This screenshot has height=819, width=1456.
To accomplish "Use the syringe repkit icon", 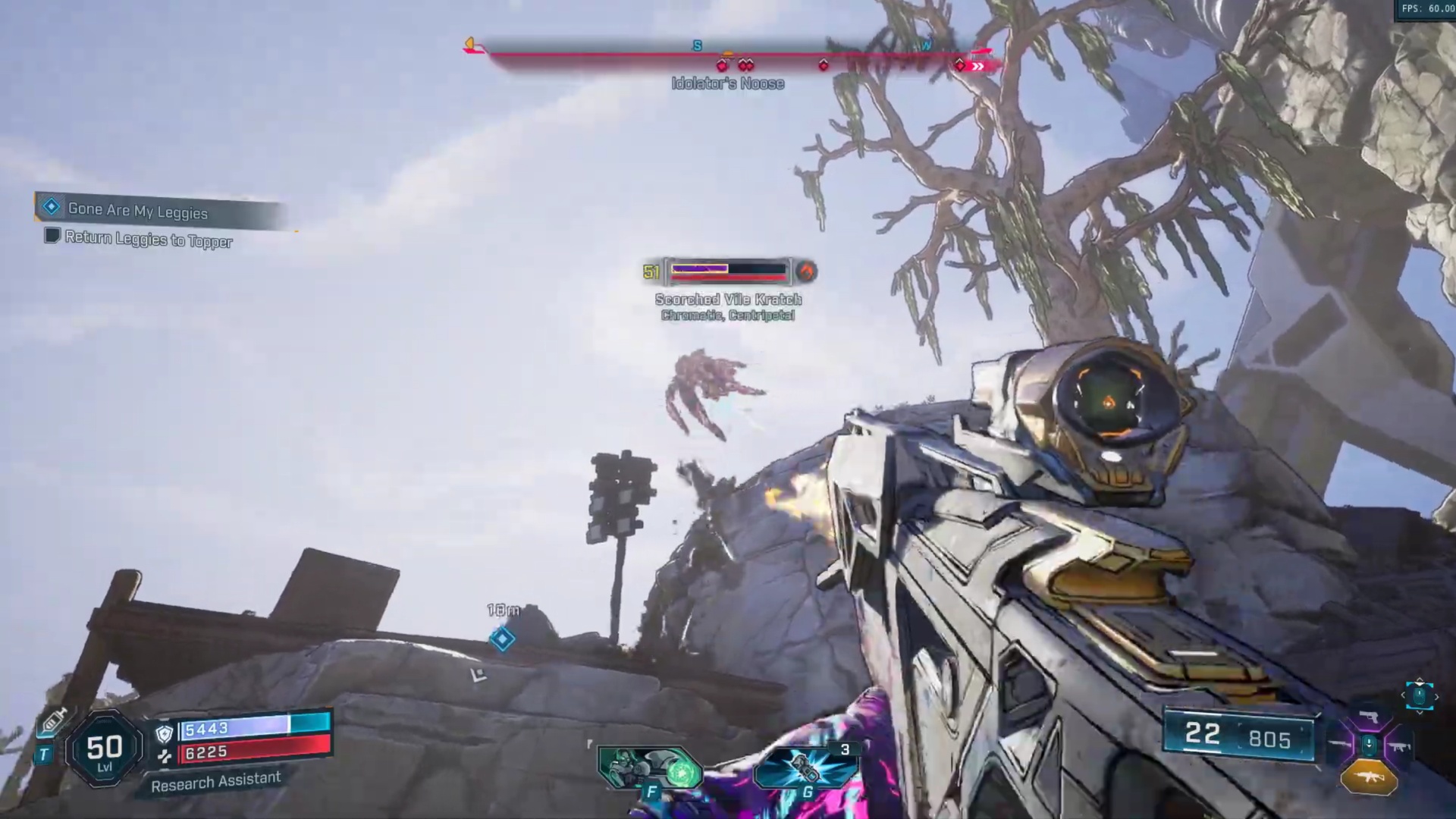I will pos(53,720).
